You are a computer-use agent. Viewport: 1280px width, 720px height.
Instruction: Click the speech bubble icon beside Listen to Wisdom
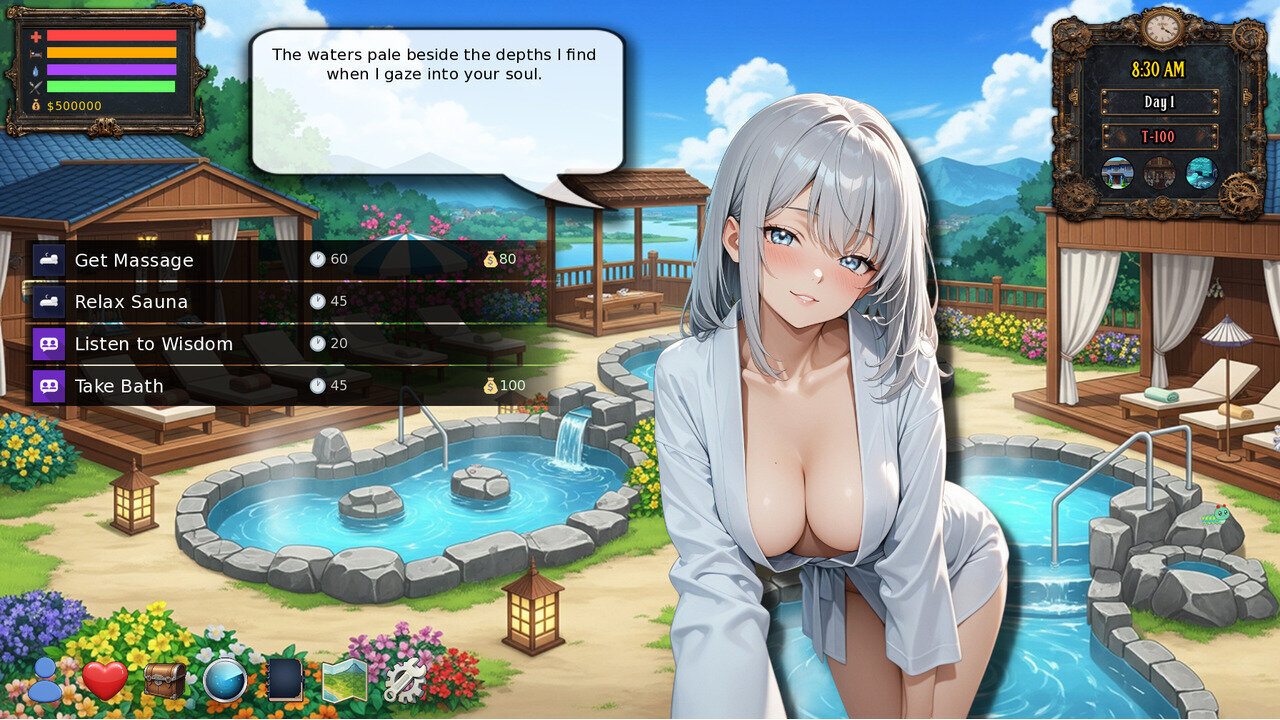(x=49, y=343)
